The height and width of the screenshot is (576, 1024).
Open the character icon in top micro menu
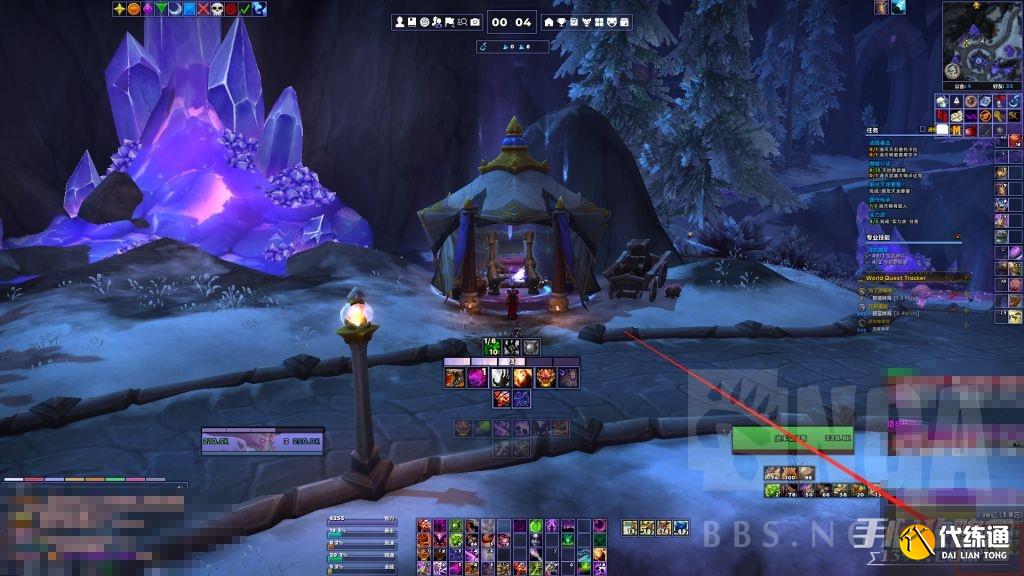click(400, 22)
